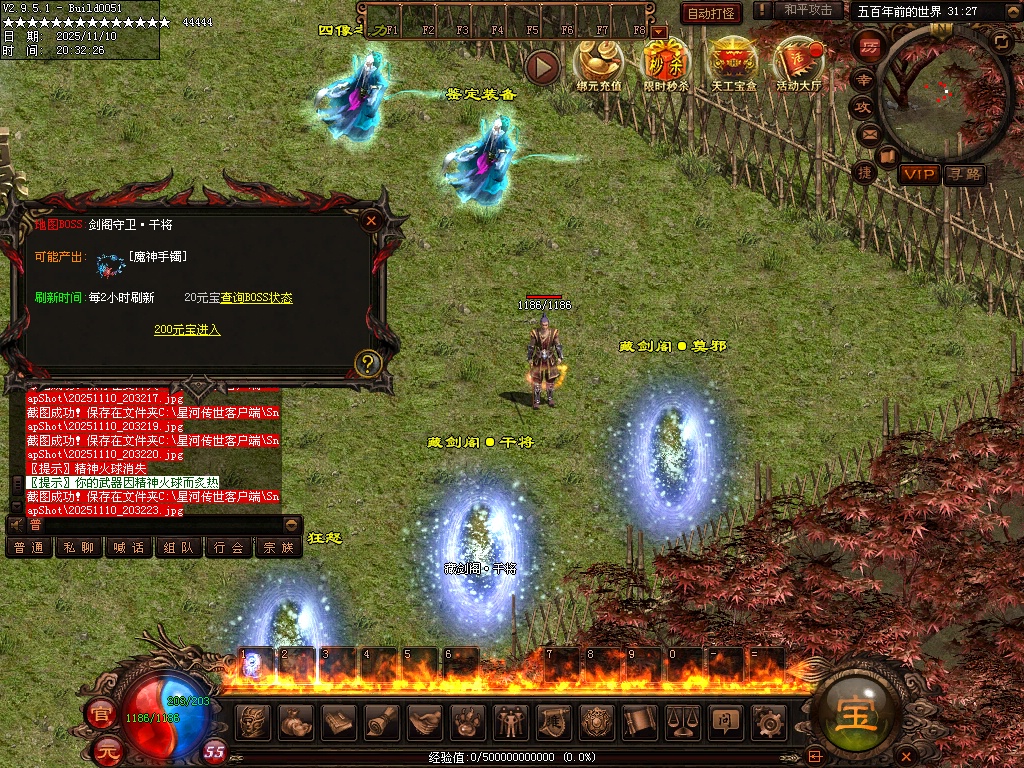Open the 查询BOSS状态 link
The width and height of the screenshot is (1024, 768).
256,298
